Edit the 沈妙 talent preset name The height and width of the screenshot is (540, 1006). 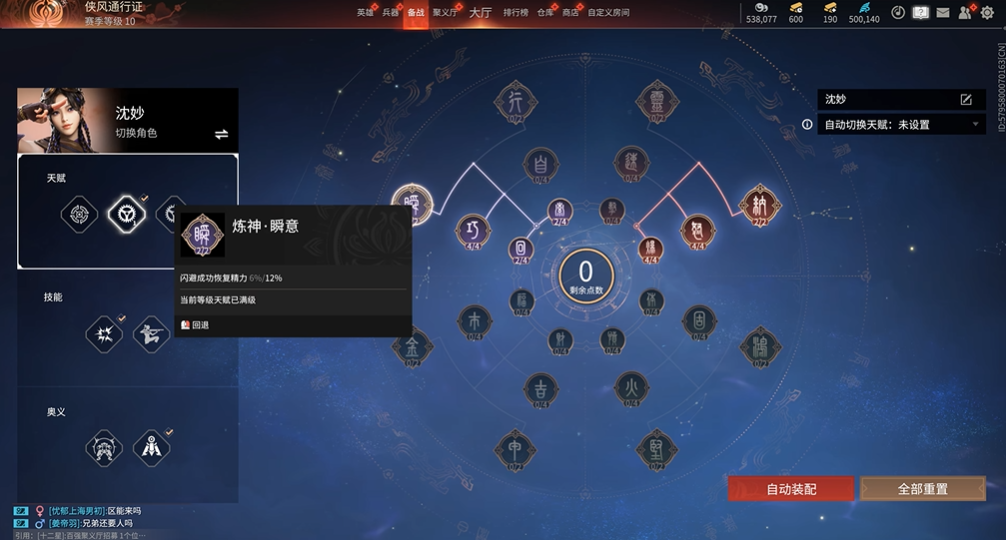[966, 100]
